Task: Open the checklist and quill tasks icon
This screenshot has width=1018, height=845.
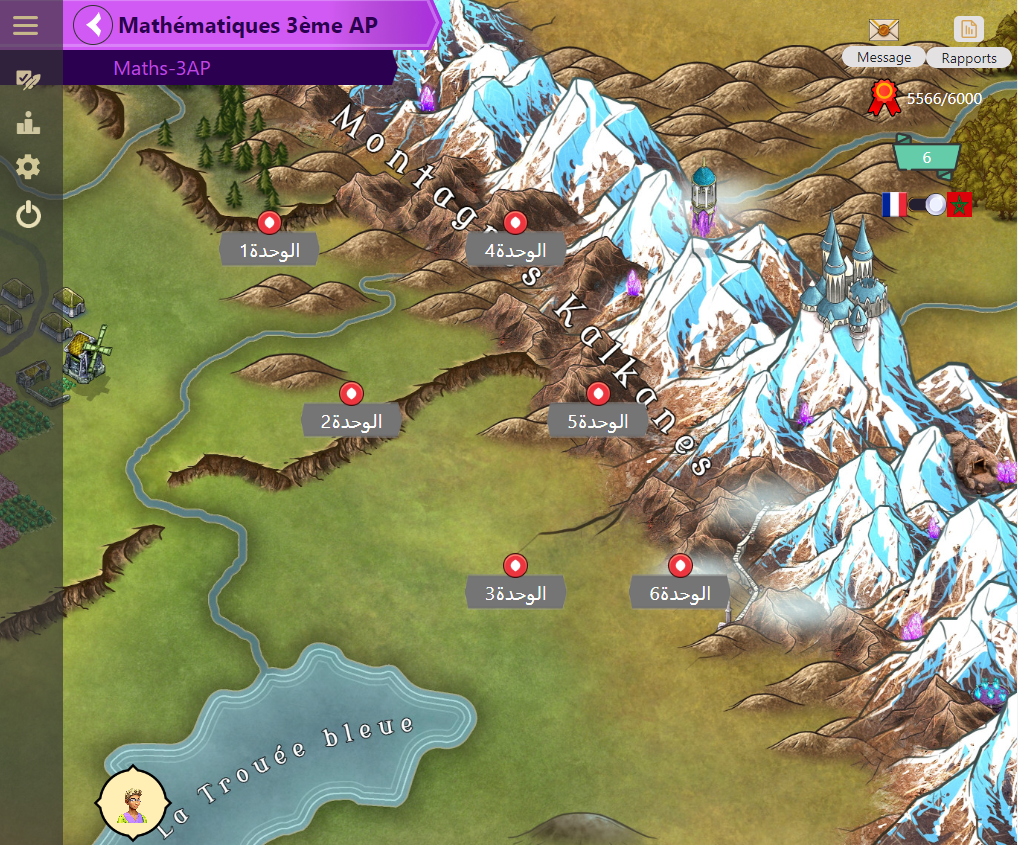Action: [28, 80]
